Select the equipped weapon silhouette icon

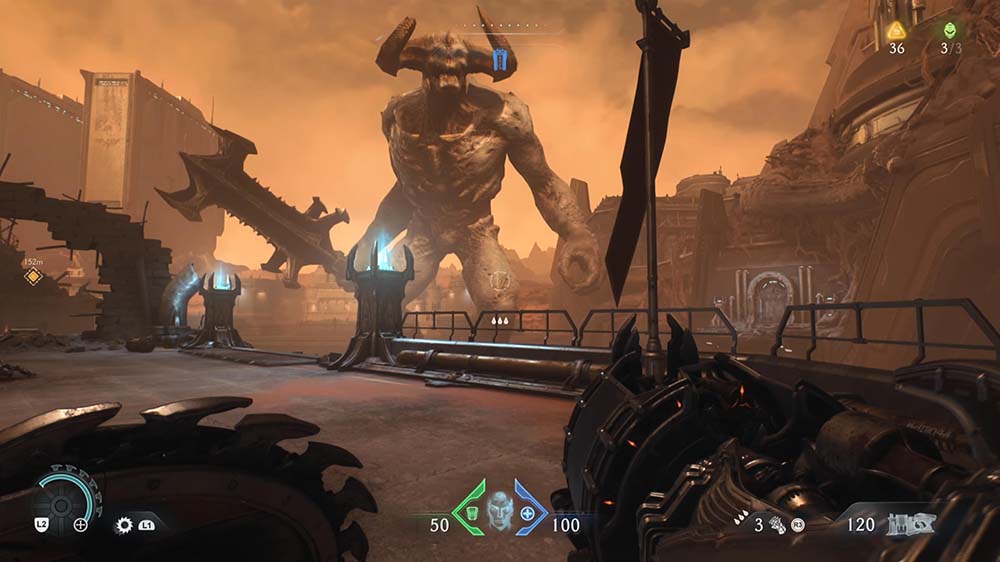(911, 523)
